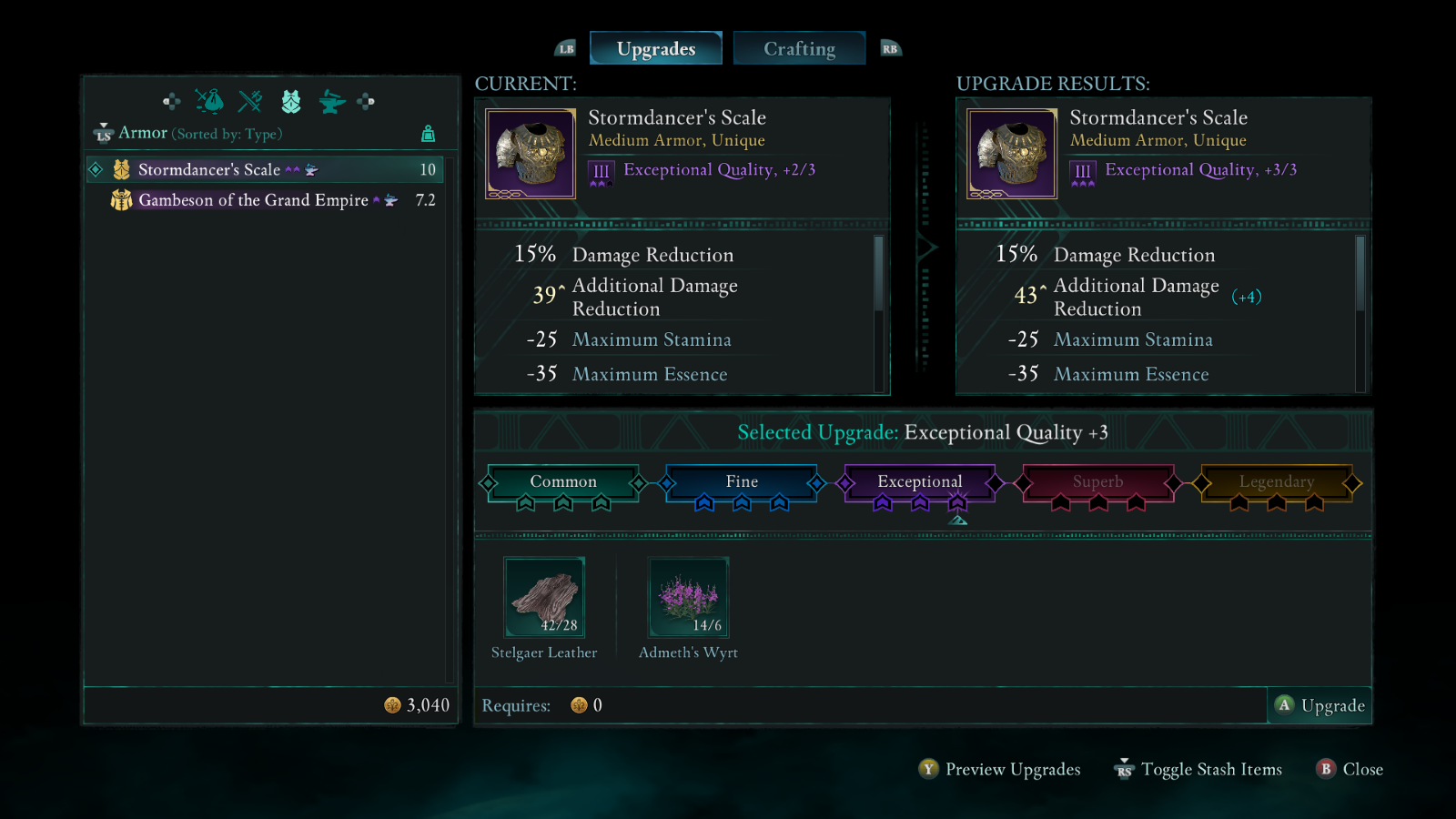Screen dimensions: 1456x819
Task: Open the loot bag category filter
Action: click(x=209, y=101)
